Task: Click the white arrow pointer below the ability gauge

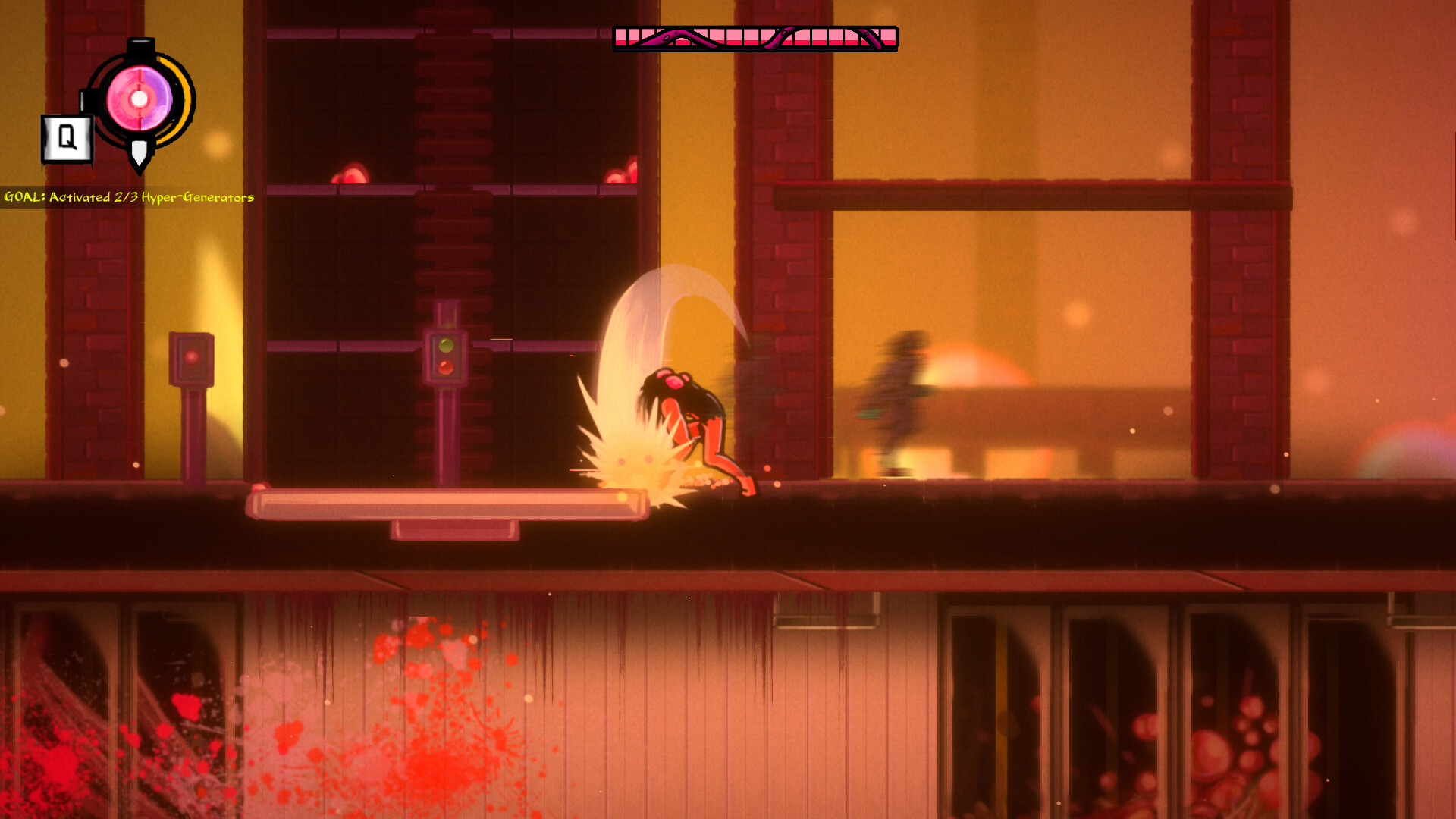Action: (x=138, y=150)
